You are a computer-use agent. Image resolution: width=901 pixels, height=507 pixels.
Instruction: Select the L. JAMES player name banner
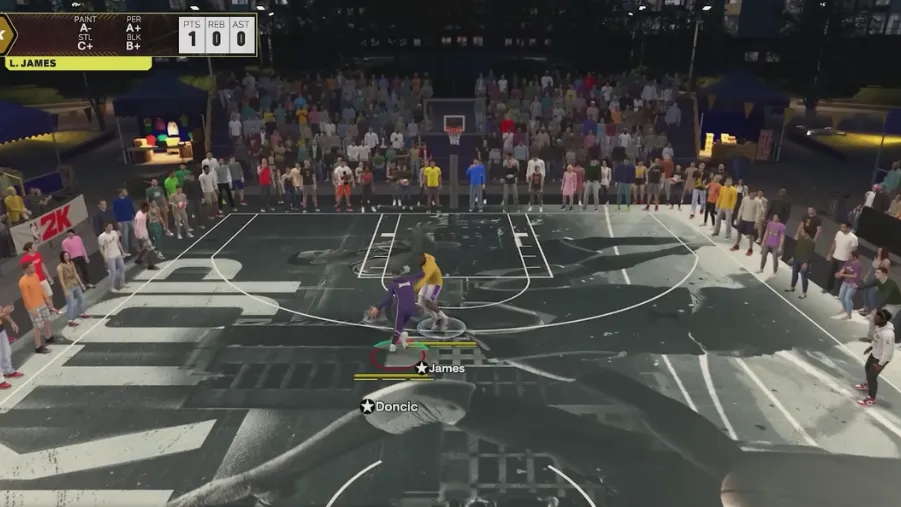(76, 63)
